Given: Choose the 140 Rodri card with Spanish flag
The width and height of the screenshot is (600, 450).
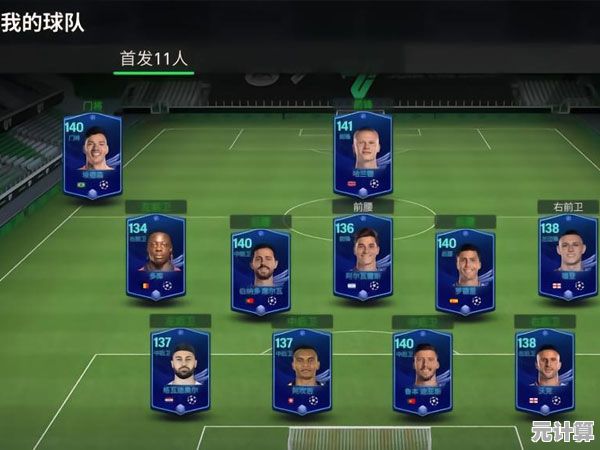Looking at the screenshot, I should click(x=465, y=272).
